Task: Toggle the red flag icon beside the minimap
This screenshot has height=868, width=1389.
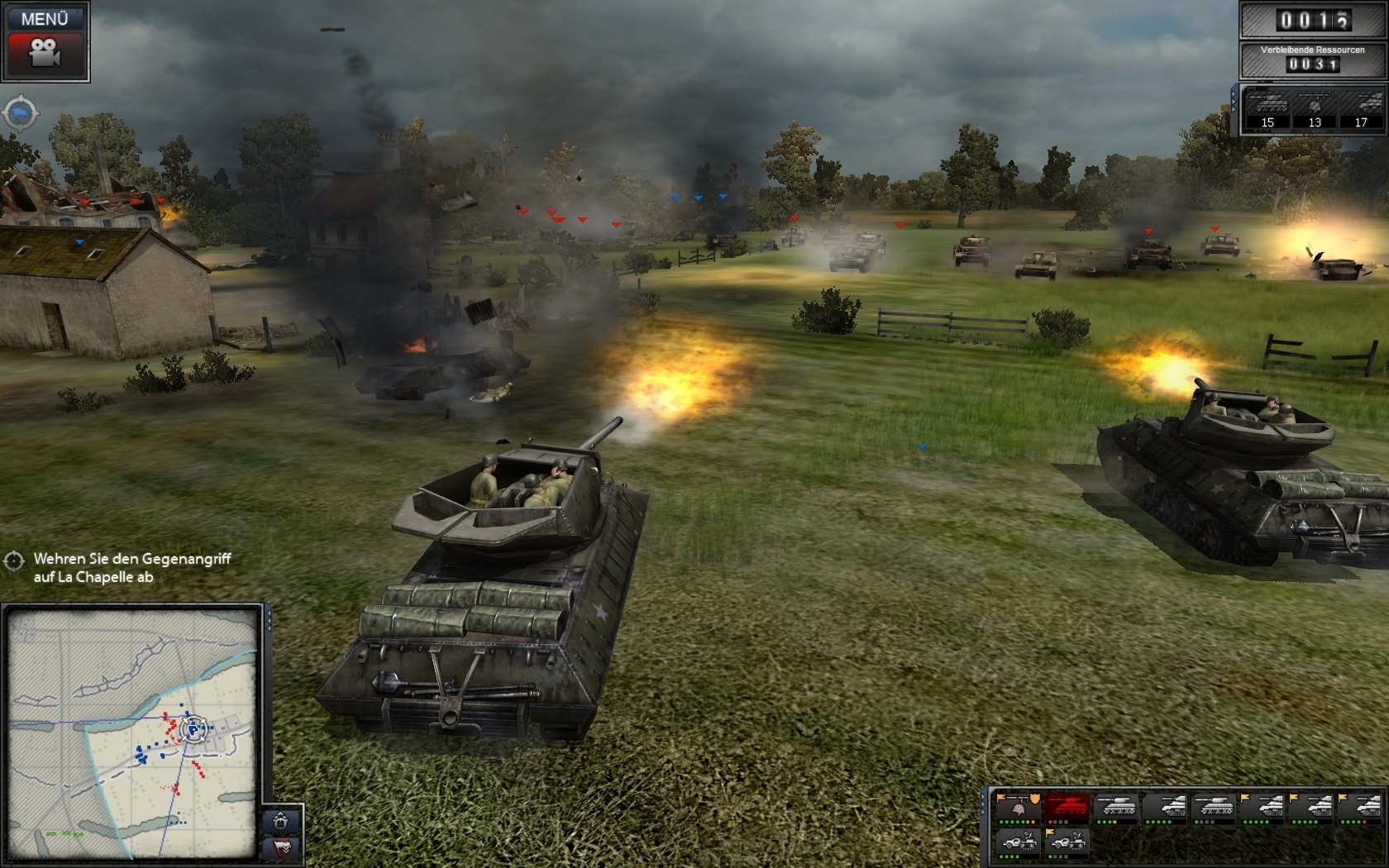Action: click(279, 849)
